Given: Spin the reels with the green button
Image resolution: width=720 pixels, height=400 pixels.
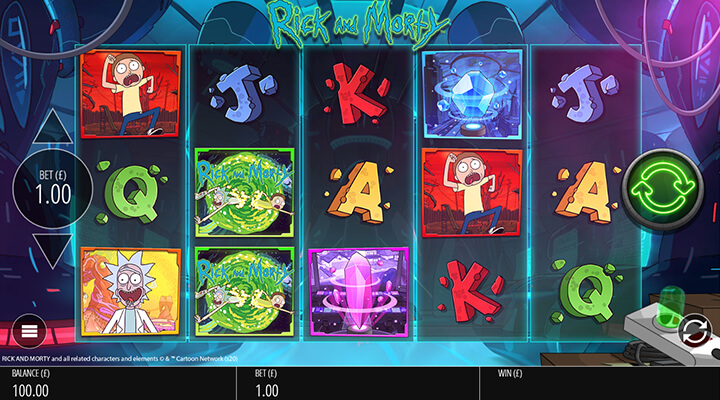Looking at the screenshot, I should click(x=663, y=187).
